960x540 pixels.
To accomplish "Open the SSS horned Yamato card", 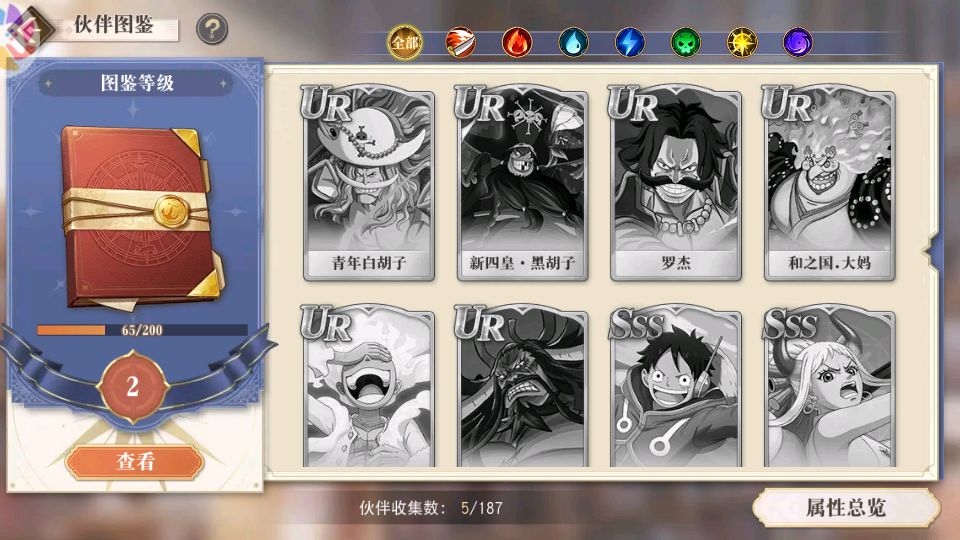I will click(830, 390).
